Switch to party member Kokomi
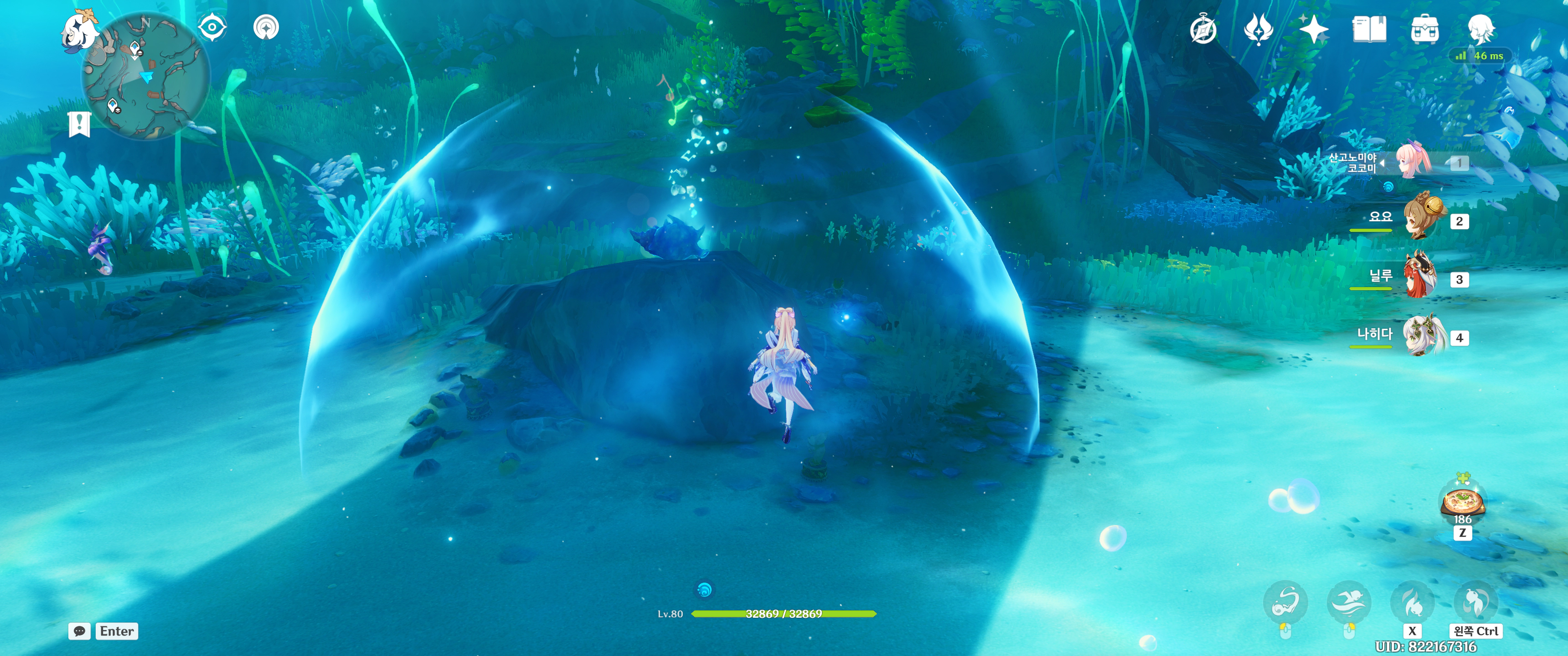 pyautogui.click(x=1413, y=162)
